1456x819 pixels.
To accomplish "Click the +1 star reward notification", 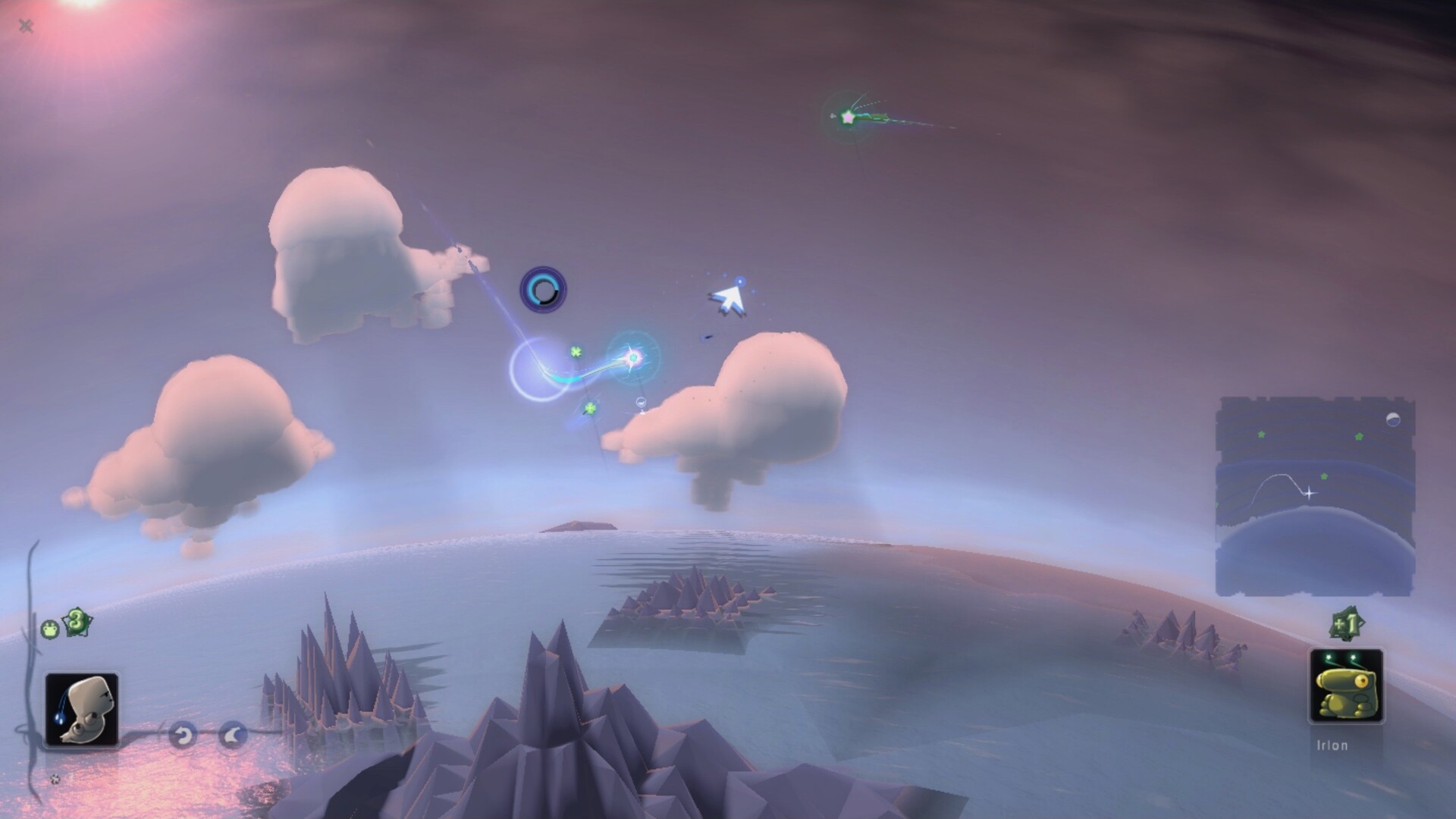I will [x=1348, y=622].
